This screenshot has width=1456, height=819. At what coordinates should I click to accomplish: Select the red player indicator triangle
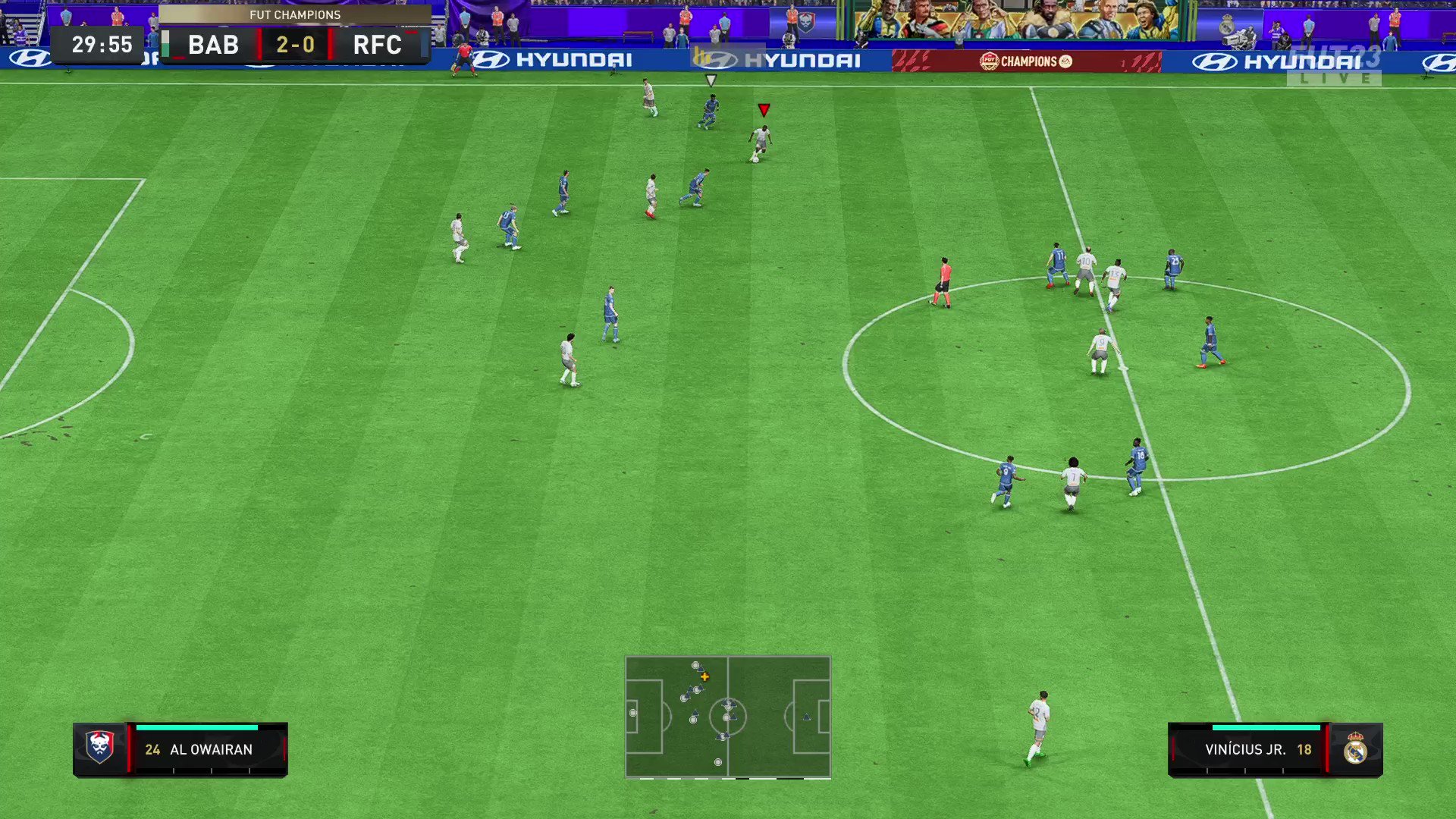(x=764, y=109)
